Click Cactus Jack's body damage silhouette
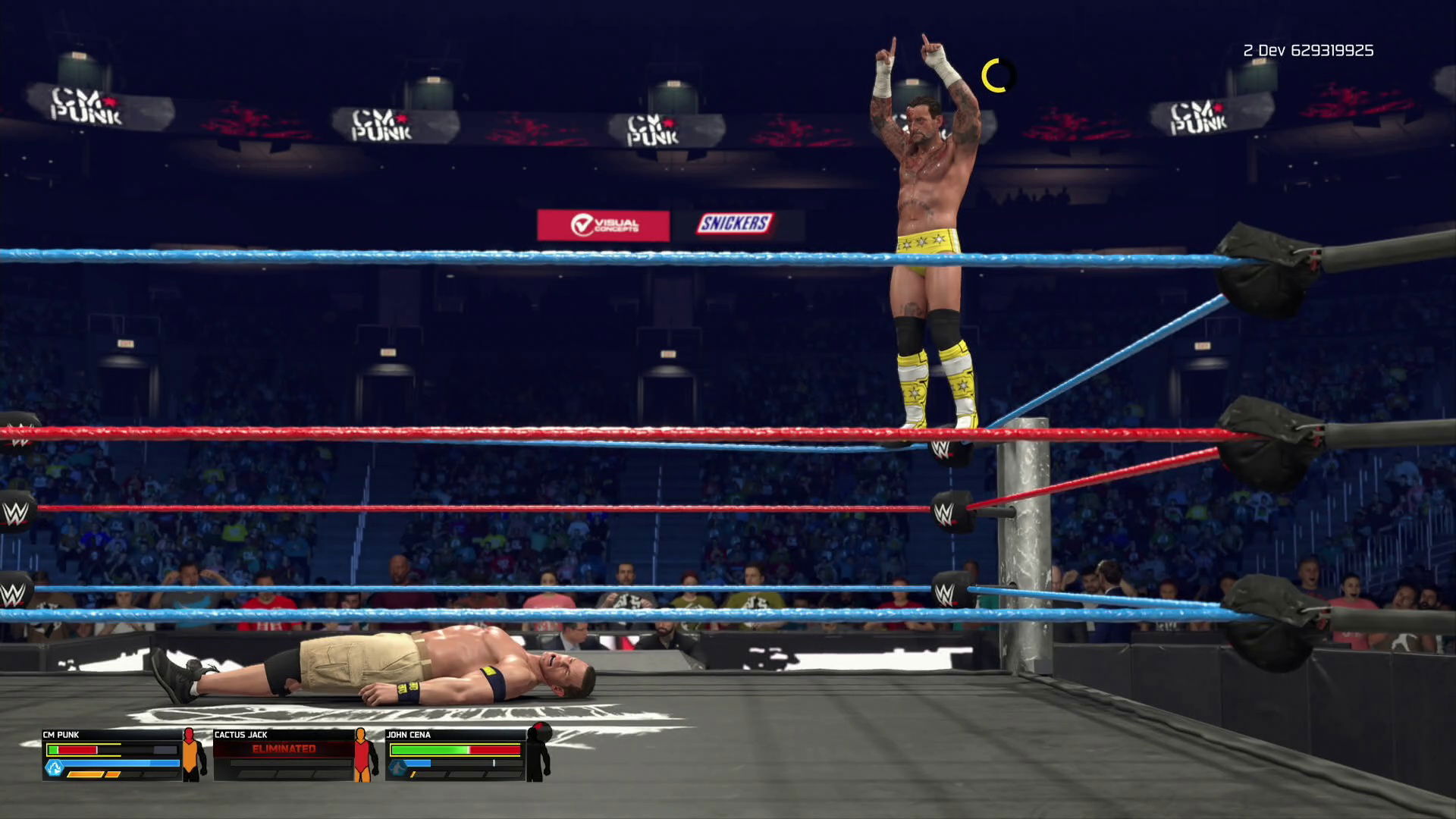This screenshot has width=1456, height=819. coord(365,755)
